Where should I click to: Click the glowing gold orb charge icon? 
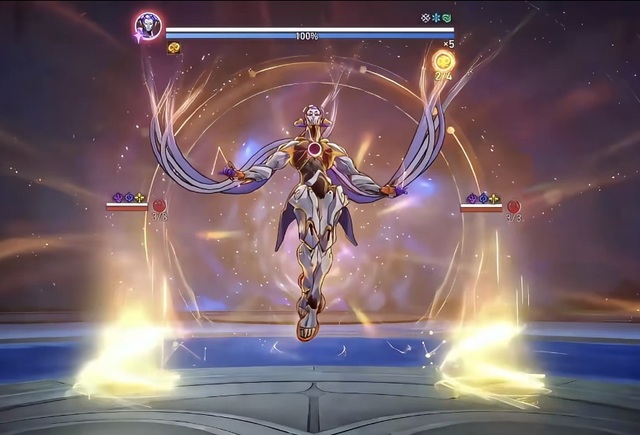click(x=442, y=61)
